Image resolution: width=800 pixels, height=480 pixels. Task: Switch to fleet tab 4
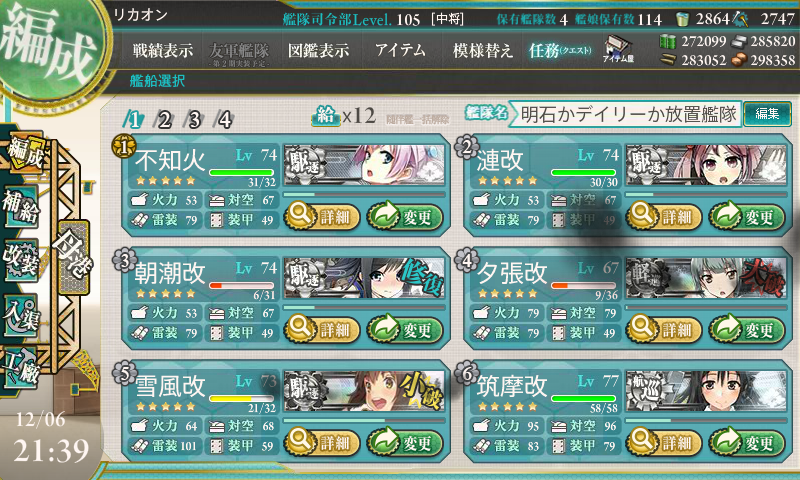click(225, 120)
